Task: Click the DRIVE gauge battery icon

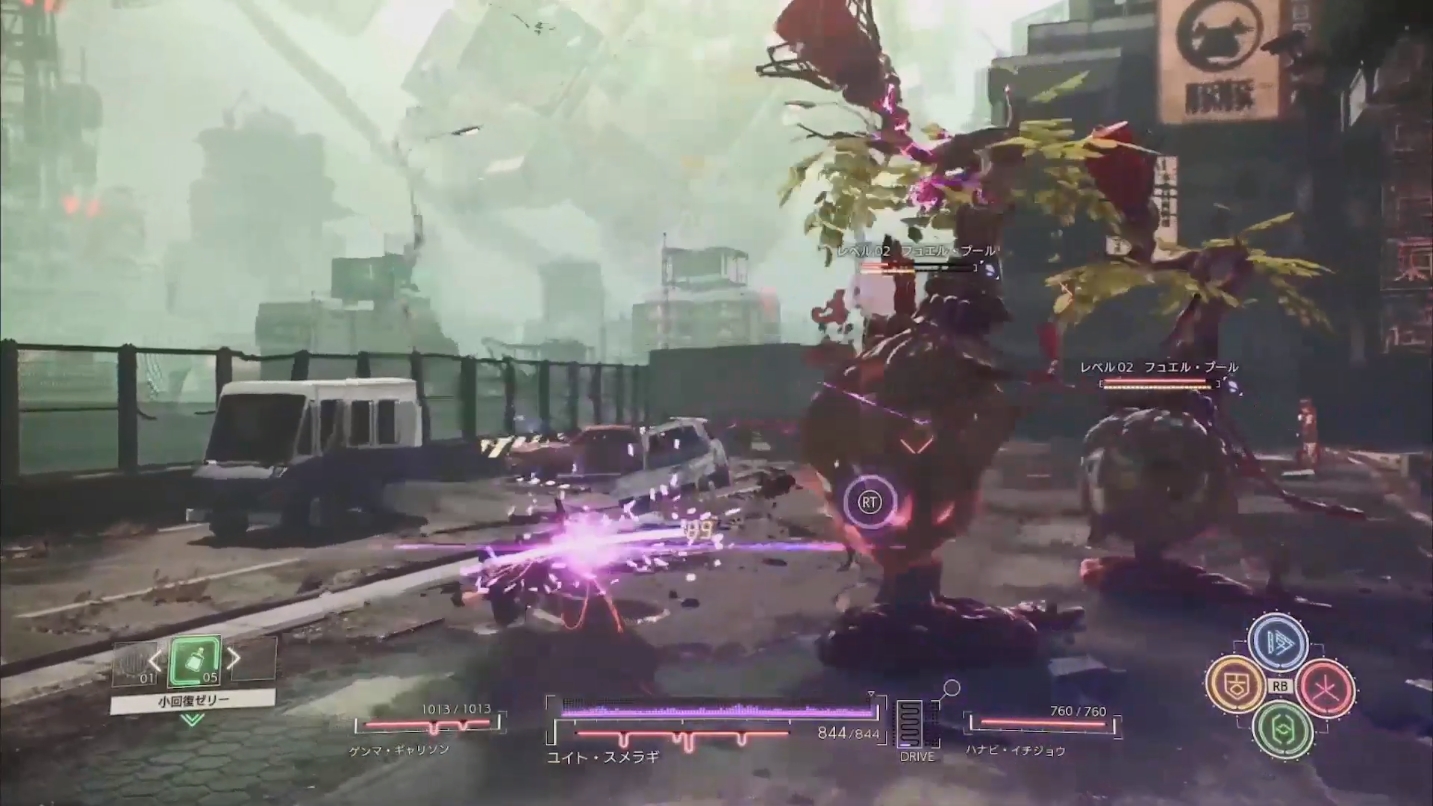Action: tap(910, 723)
